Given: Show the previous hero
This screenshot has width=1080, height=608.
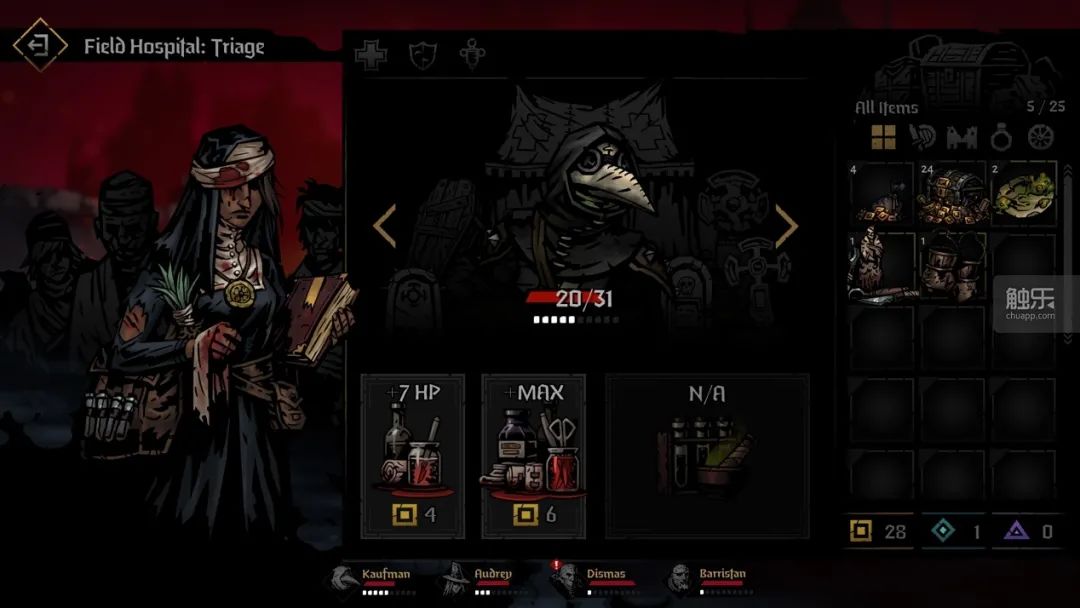Looking at the screenshot, I should [384, 226].
